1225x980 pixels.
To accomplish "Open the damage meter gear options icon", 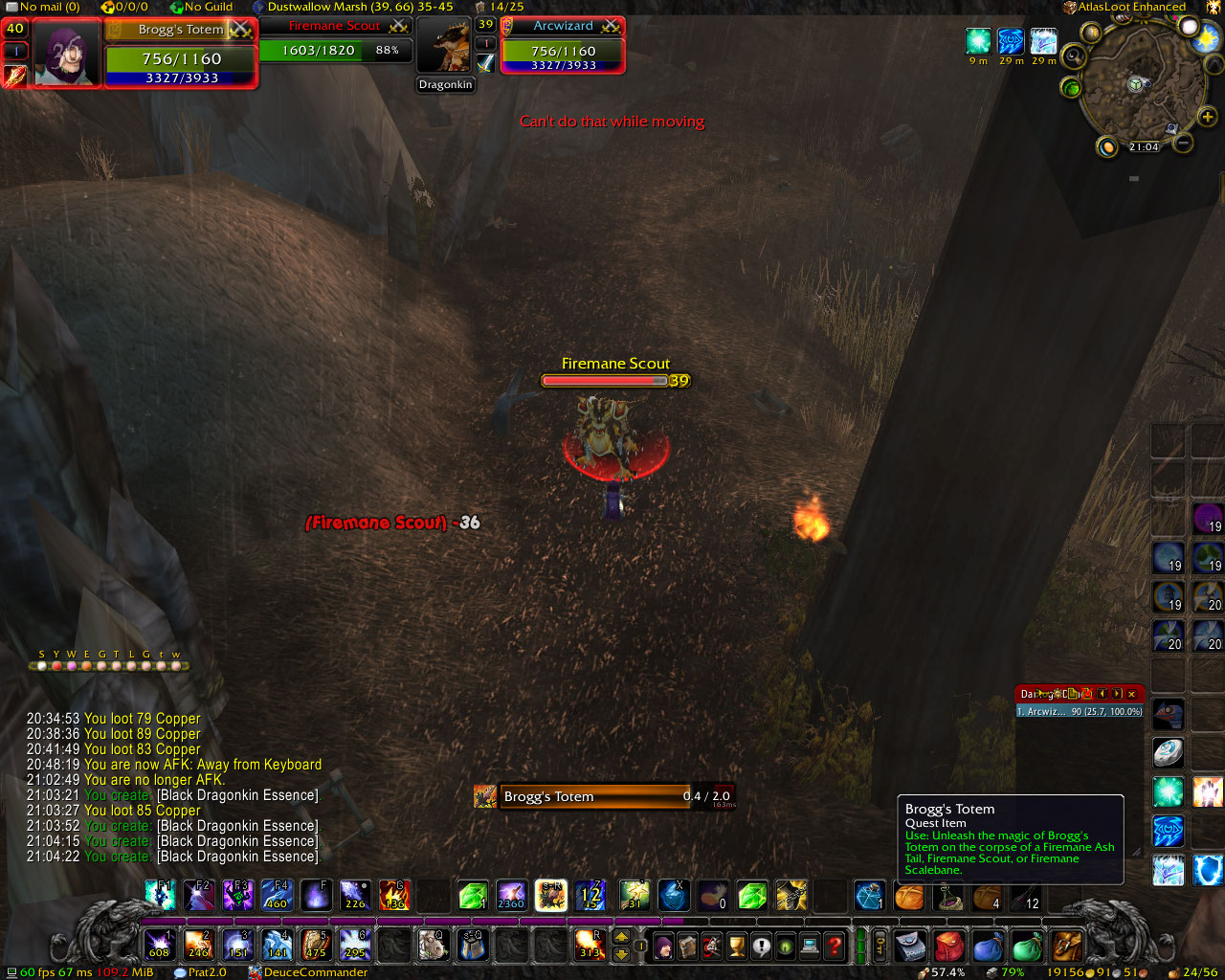I will 1058,693.
